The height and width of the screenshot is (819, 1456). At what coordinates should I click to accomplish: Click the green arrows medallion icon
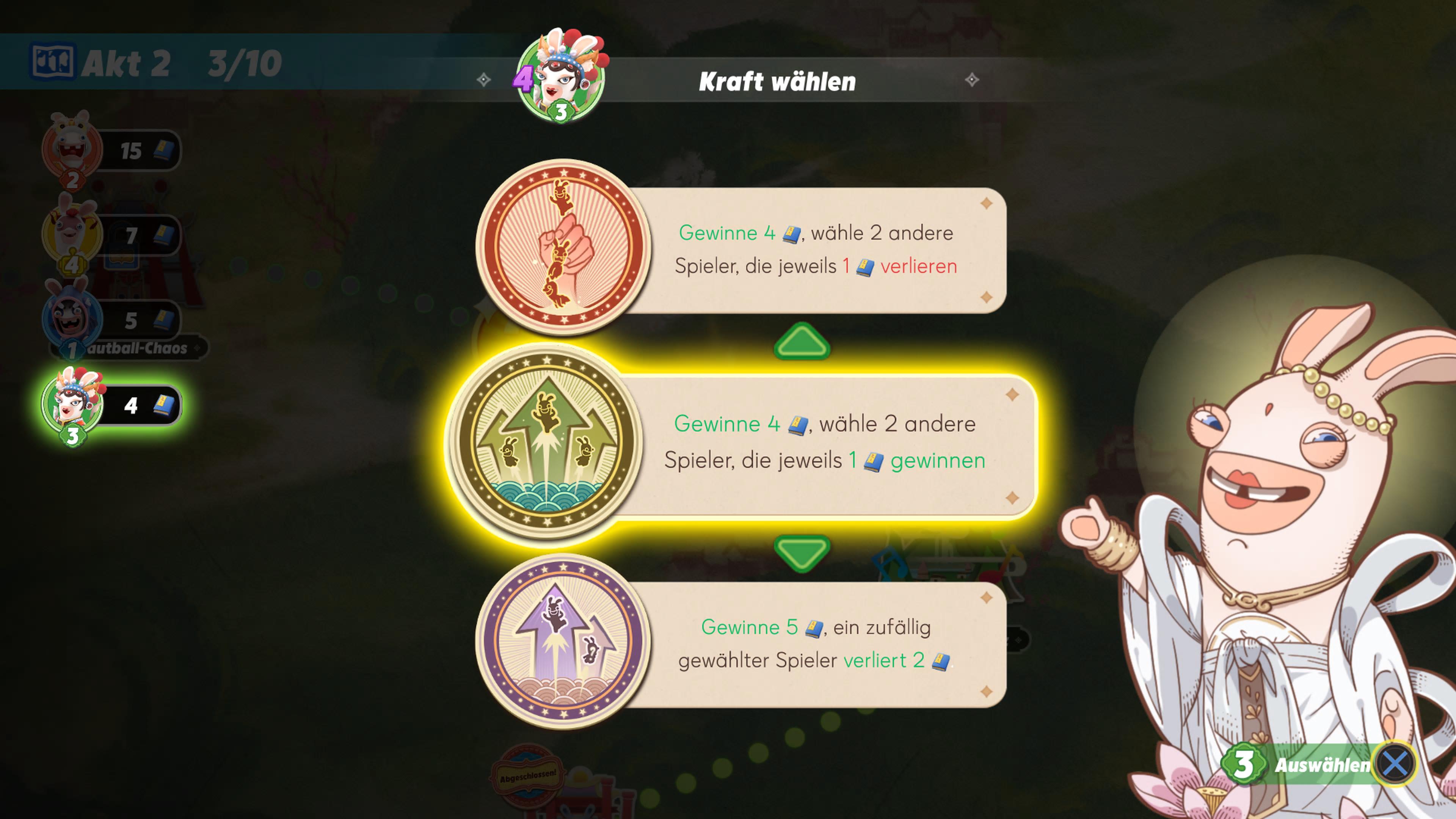tap(546, 441)
